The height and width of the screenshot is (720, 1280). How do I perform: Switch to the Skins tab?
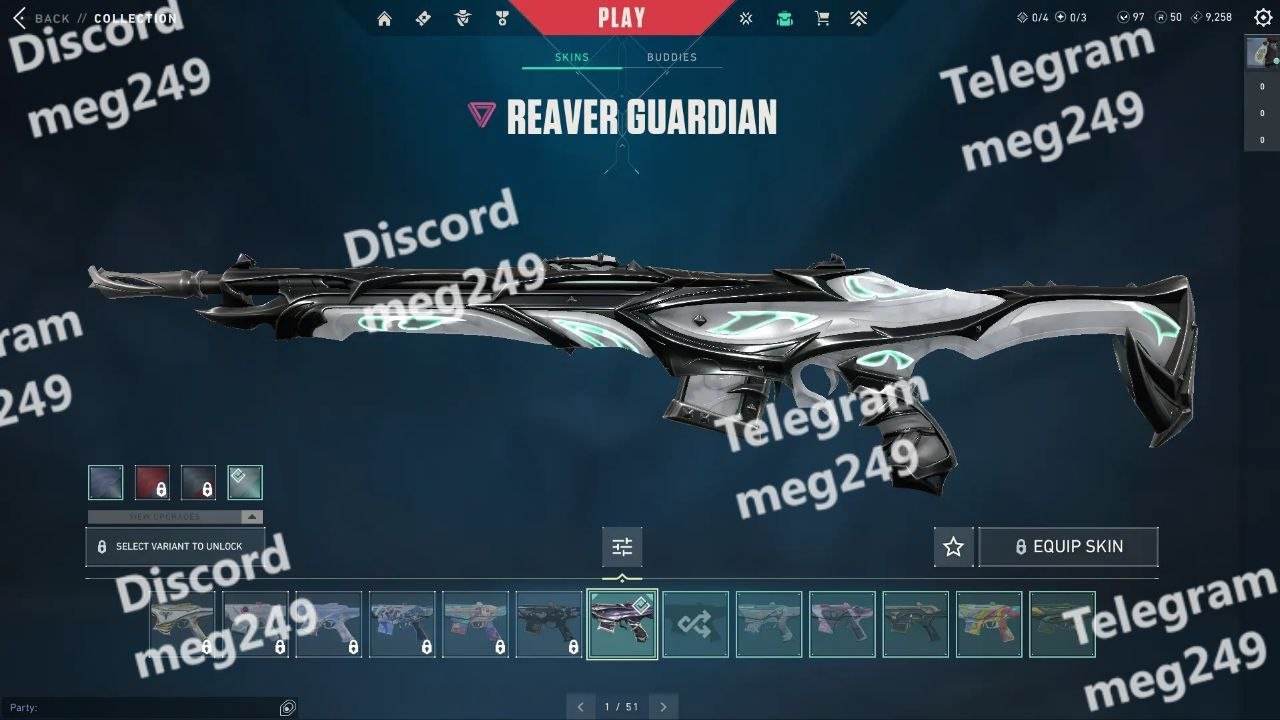click(x=572, y=57)
